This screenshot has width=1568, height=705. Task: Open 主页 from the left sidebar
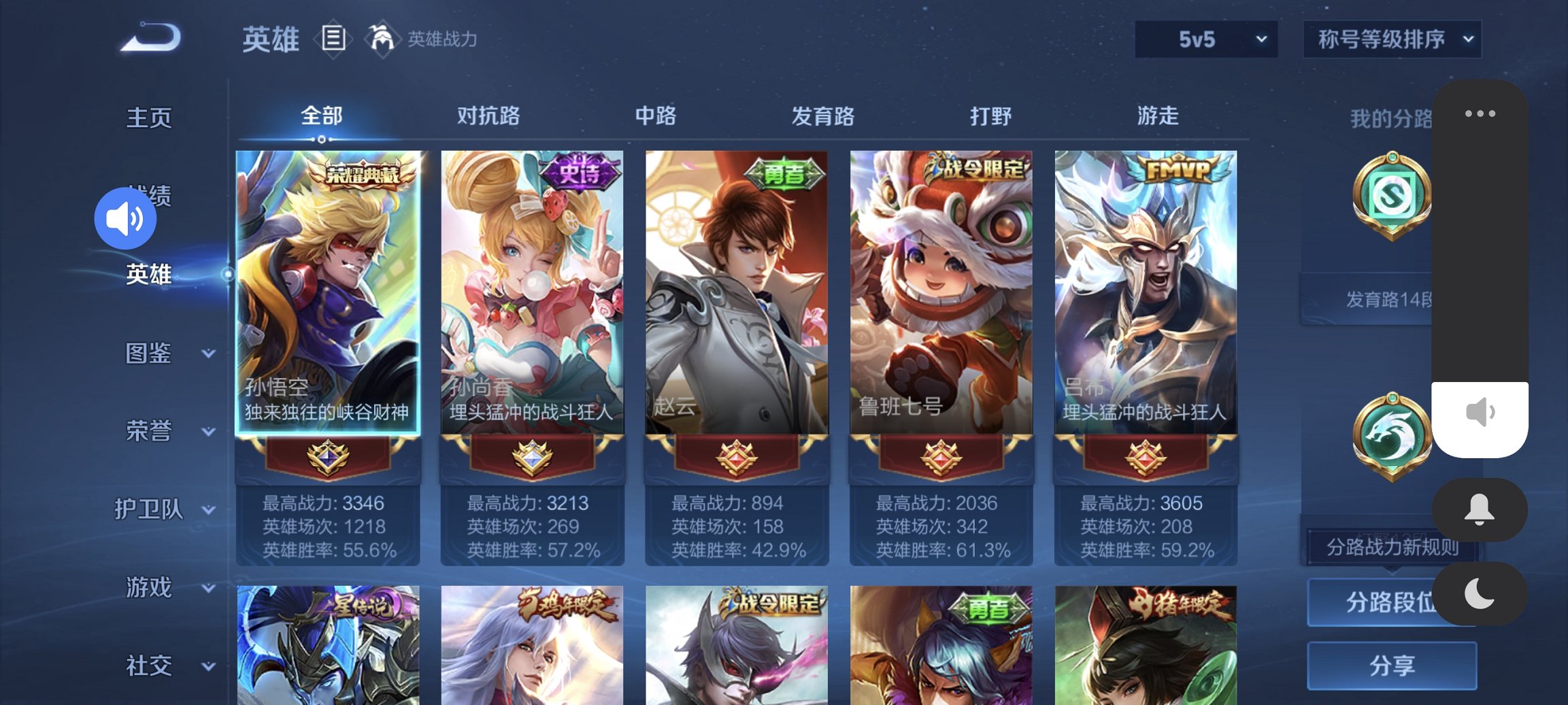point(150,117)
